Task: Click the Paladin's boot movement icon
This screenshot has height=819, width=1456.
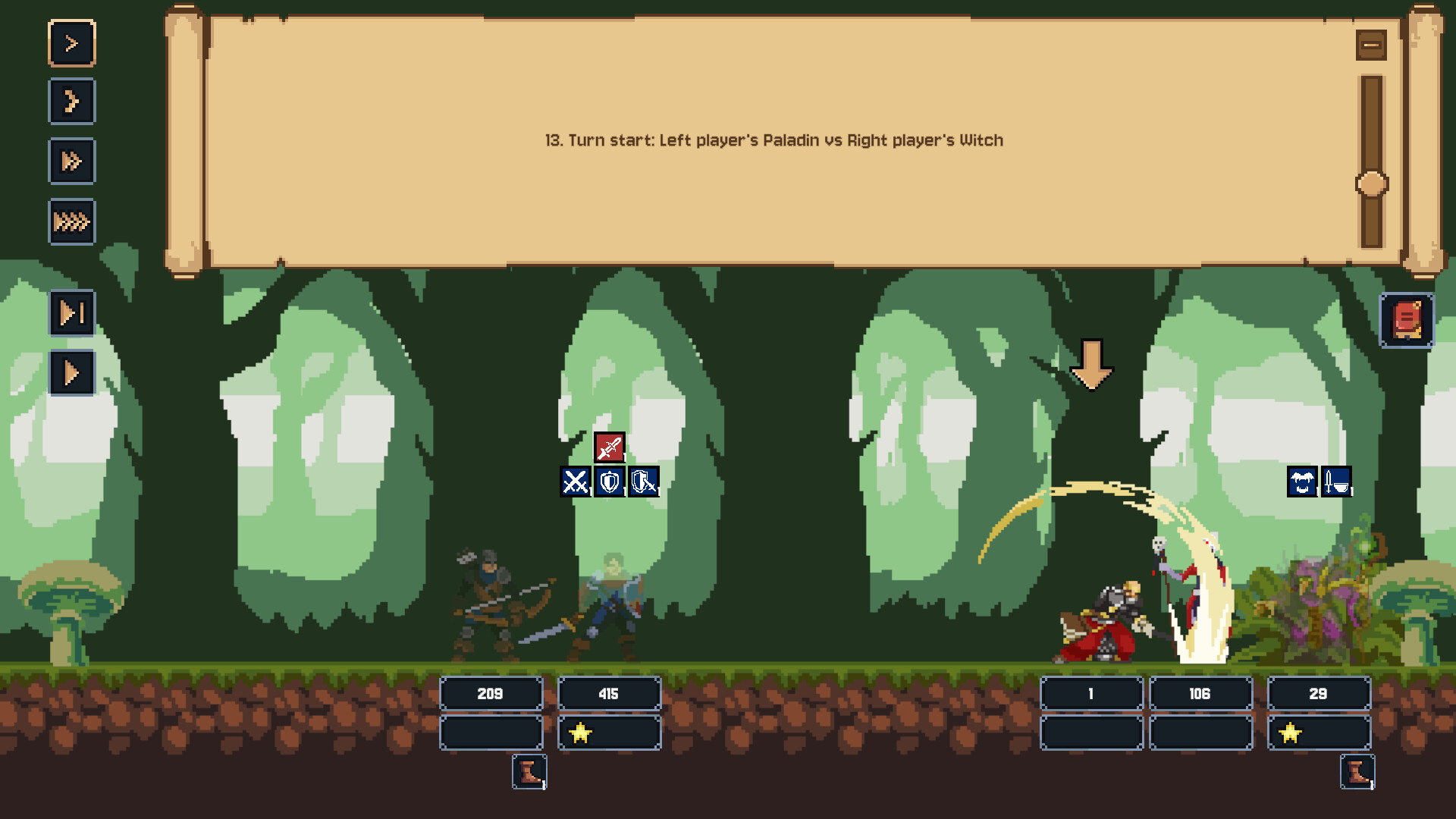Action: coord(529,773)
